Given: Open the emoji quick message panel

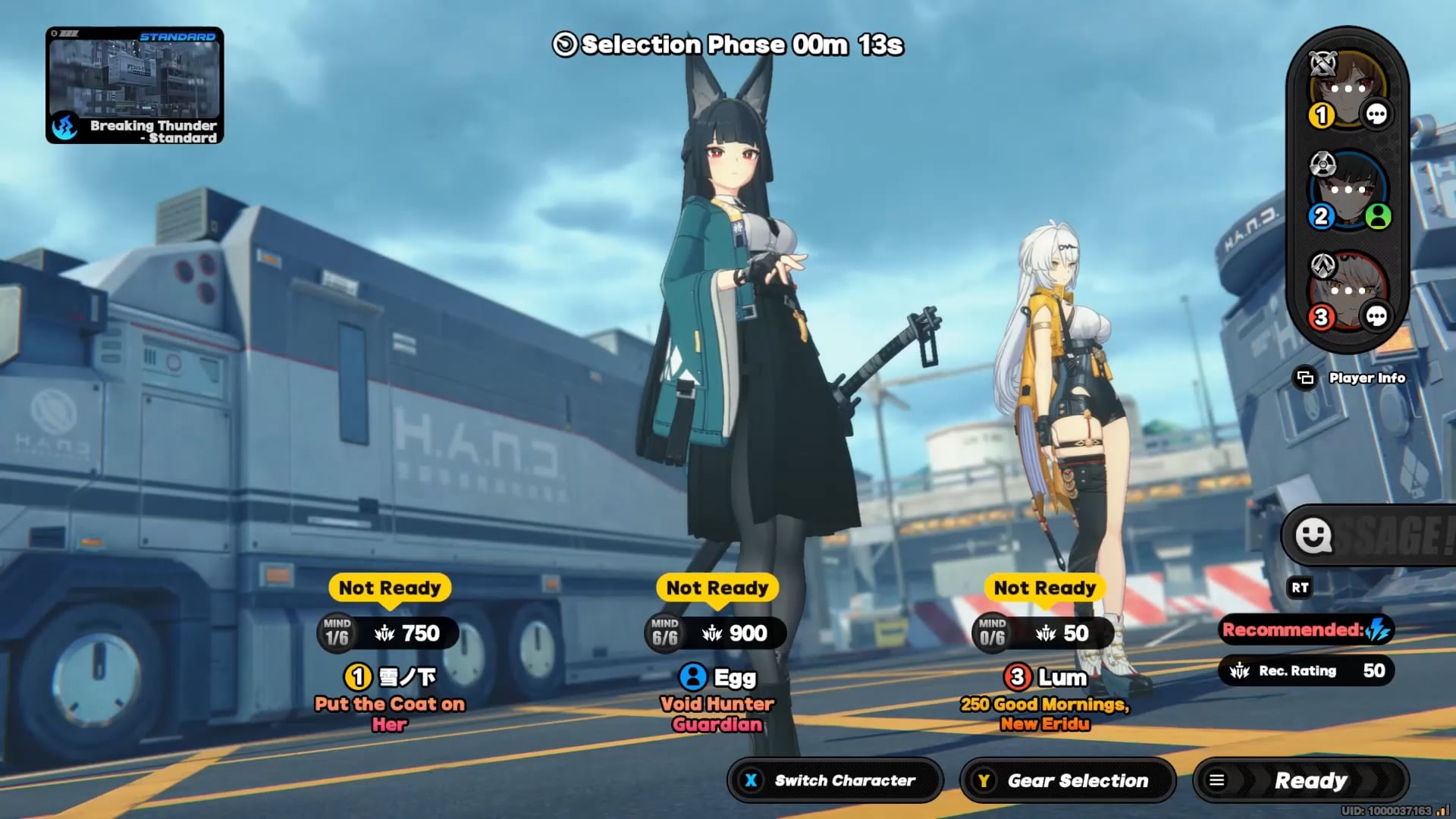Looking at the screenshot, I should pos(1313,535).
